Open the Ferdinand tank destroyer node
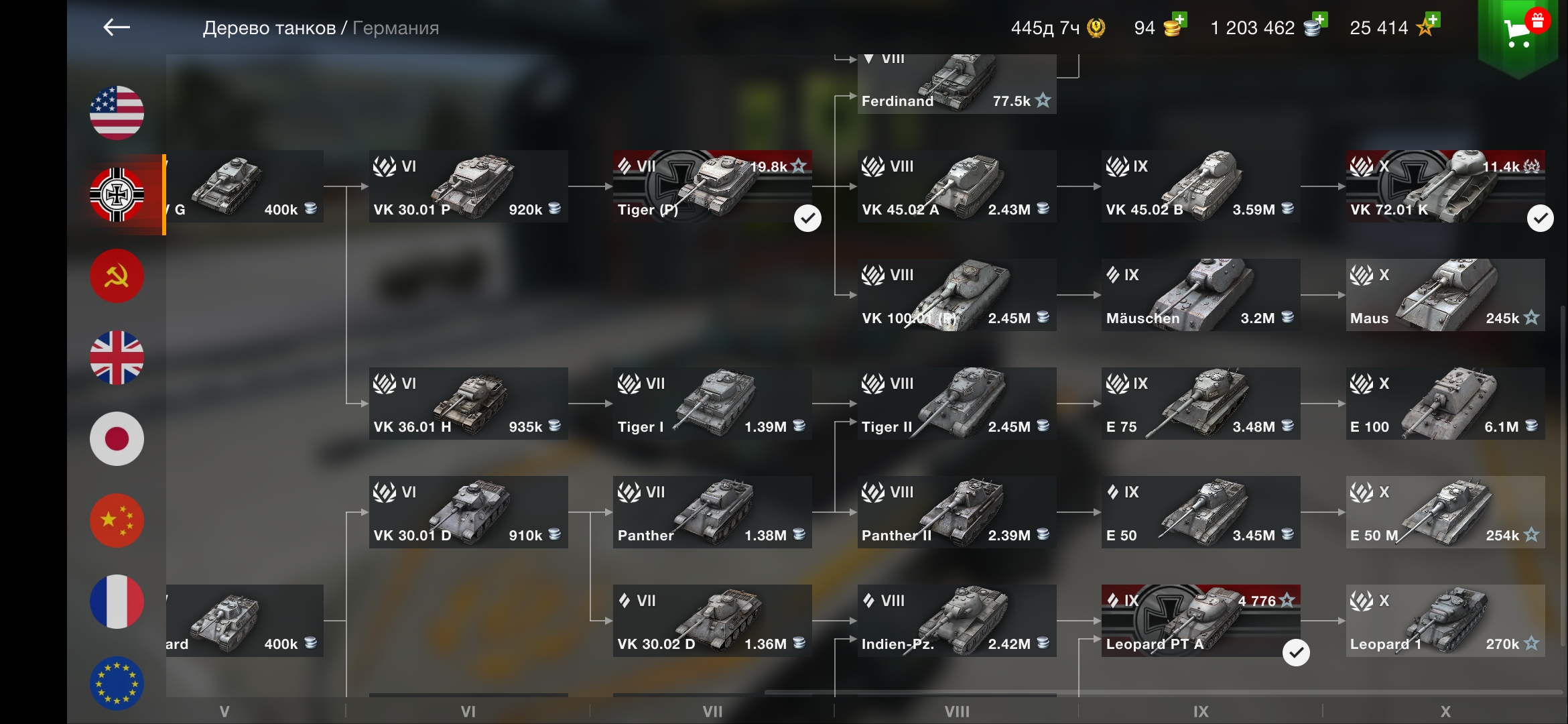Screen dimensions: 1568x724 pos(956,85)
